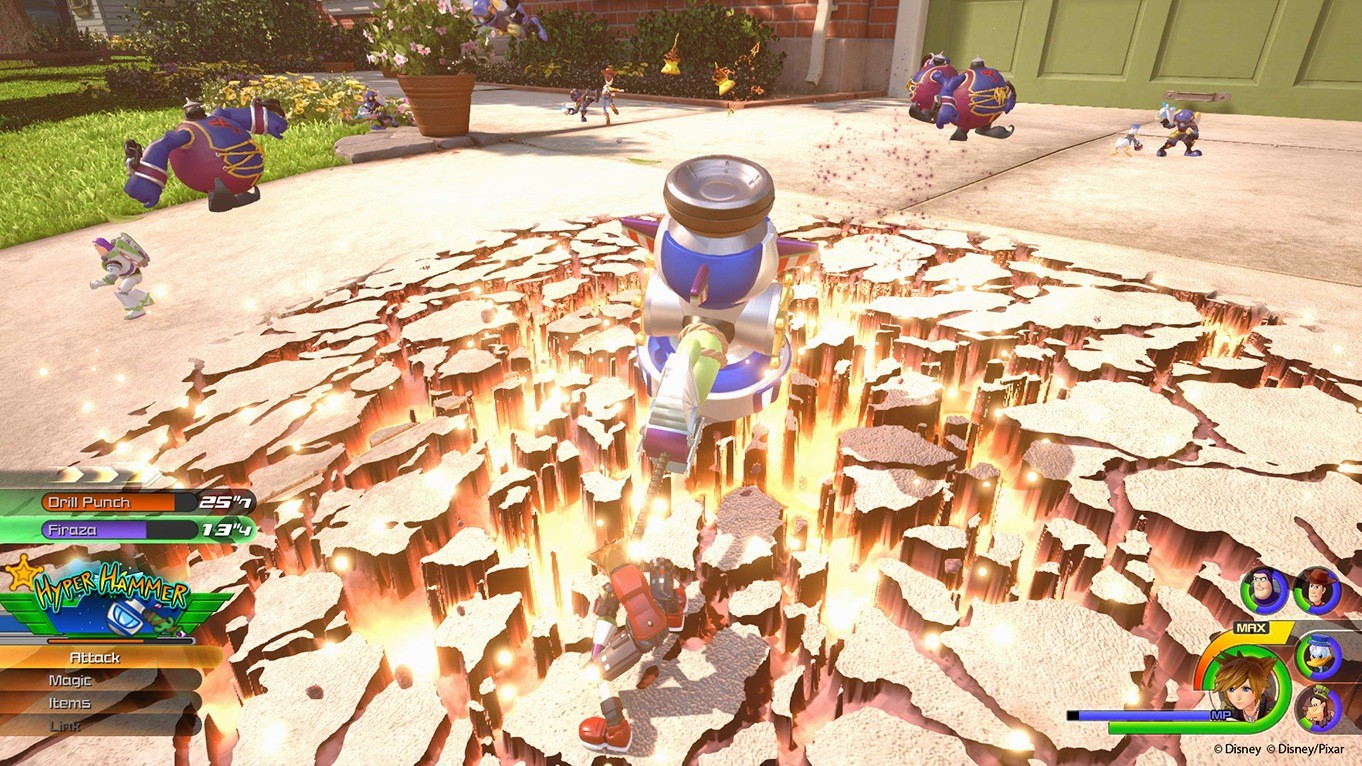
Task: Click the Firaza countdown timer 13"4
Action: (x=226, y=530)
